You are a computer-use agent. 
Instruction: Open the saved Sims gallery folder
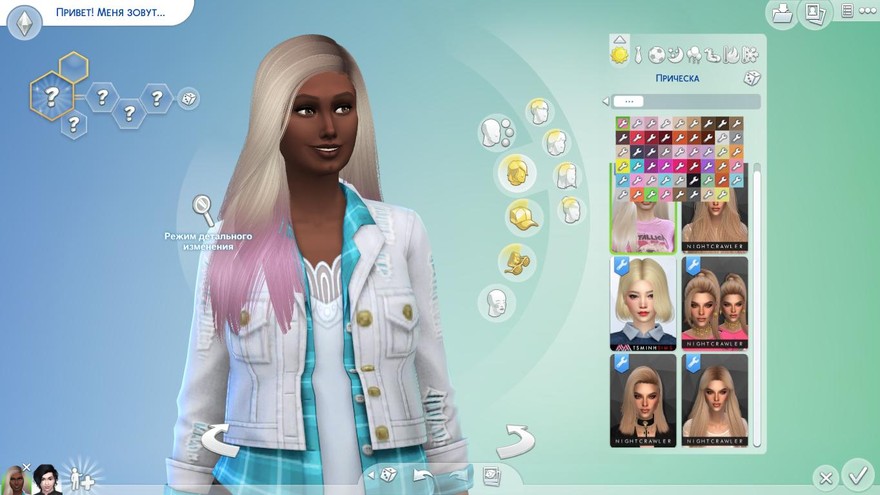point(782,13)
